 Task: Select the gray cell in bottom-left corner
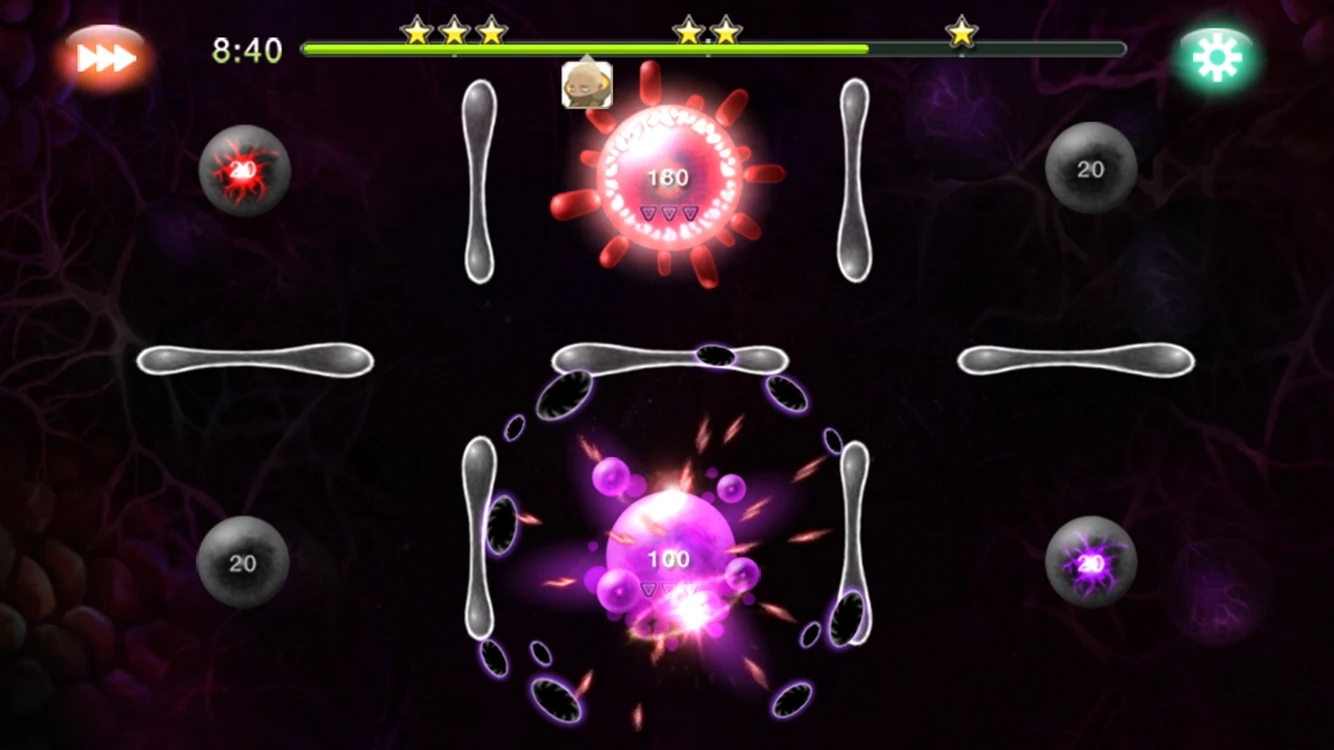[x=241, y=563]
